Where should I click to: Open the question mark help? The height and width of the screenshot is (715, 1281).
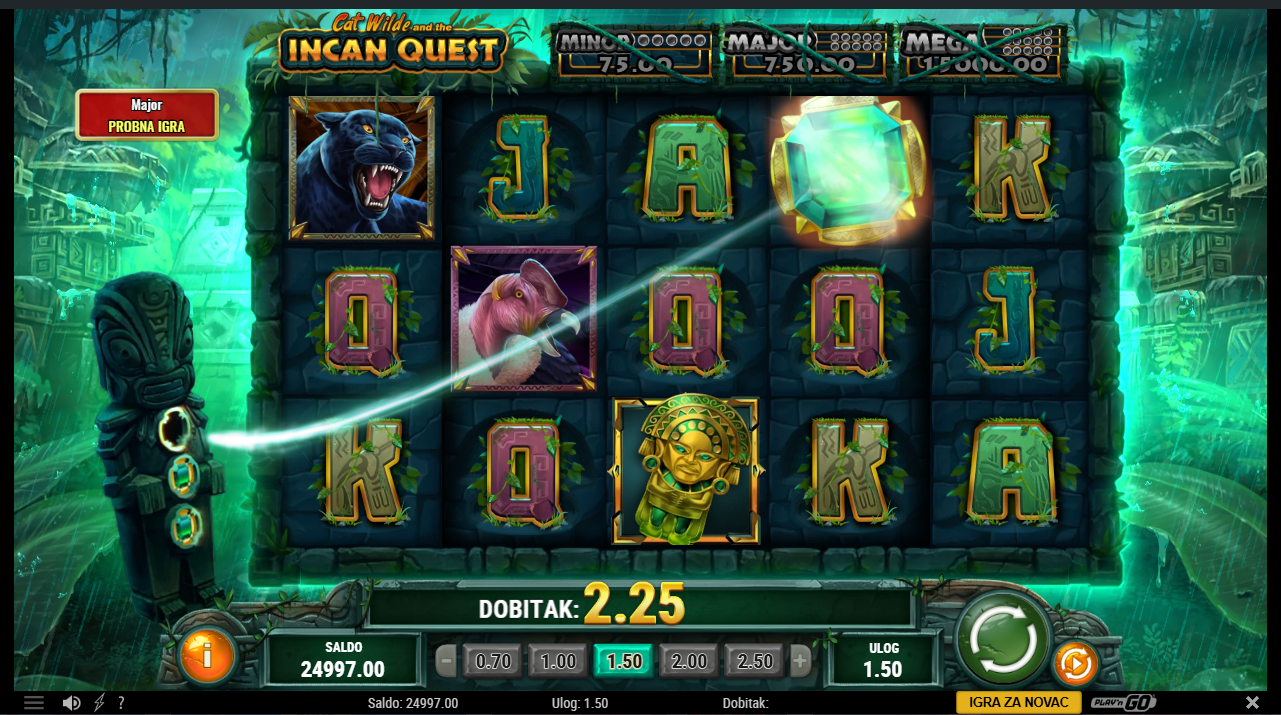(121, 703)
